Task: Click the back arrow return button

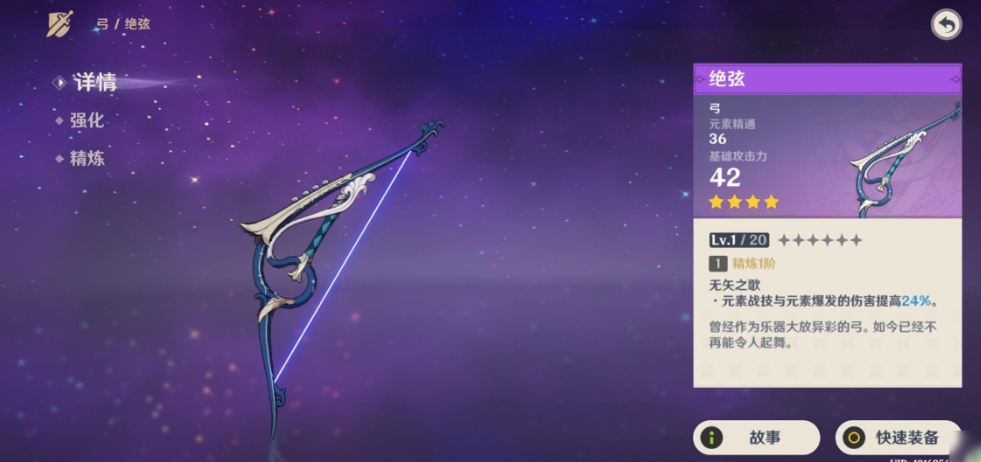Action: click(x=945, y=25)
